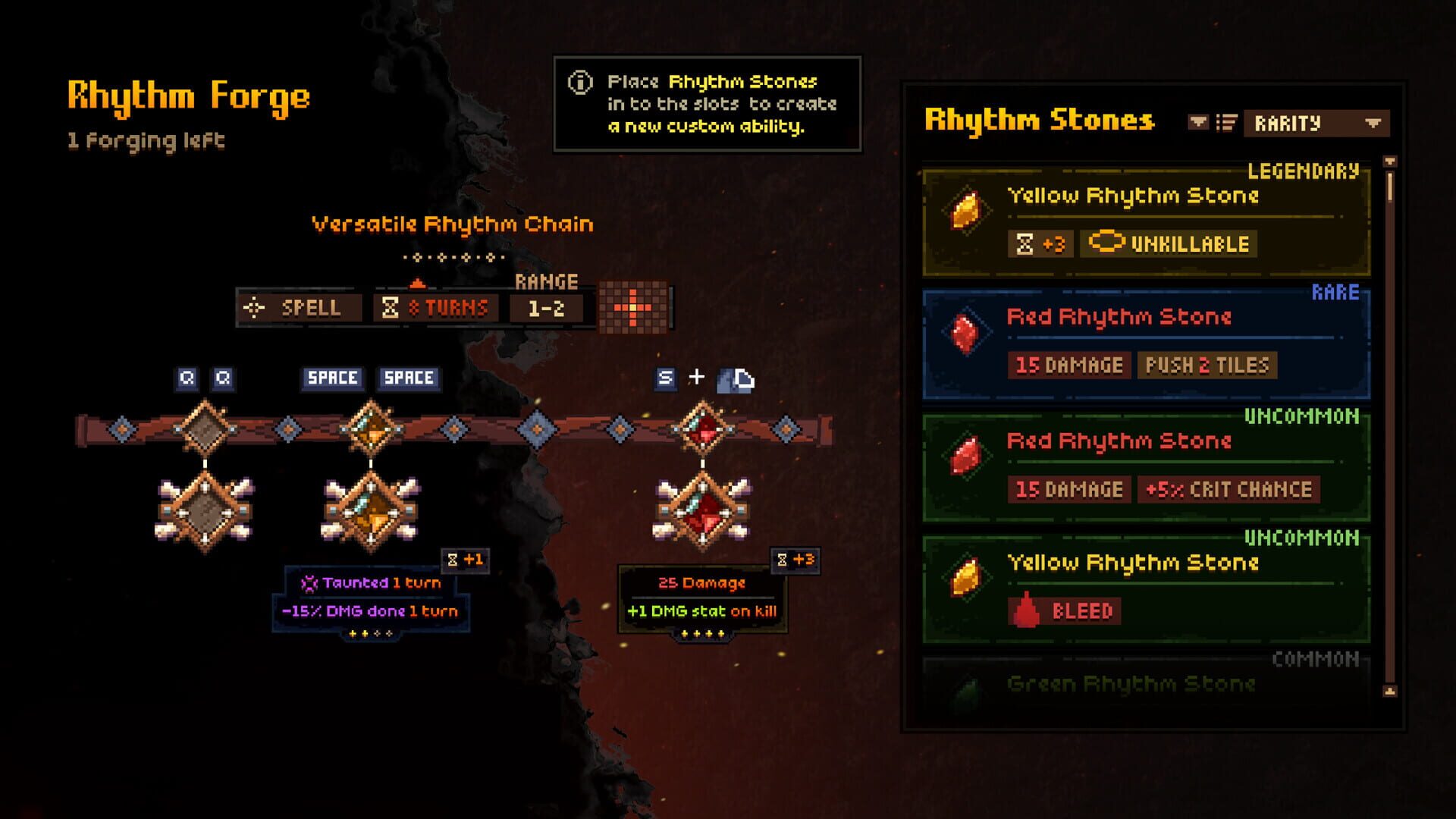Select the uncommon Red Rhythm Stone gem icon
The height and width of the screenshot is (819, 1456).
(963, 456)
